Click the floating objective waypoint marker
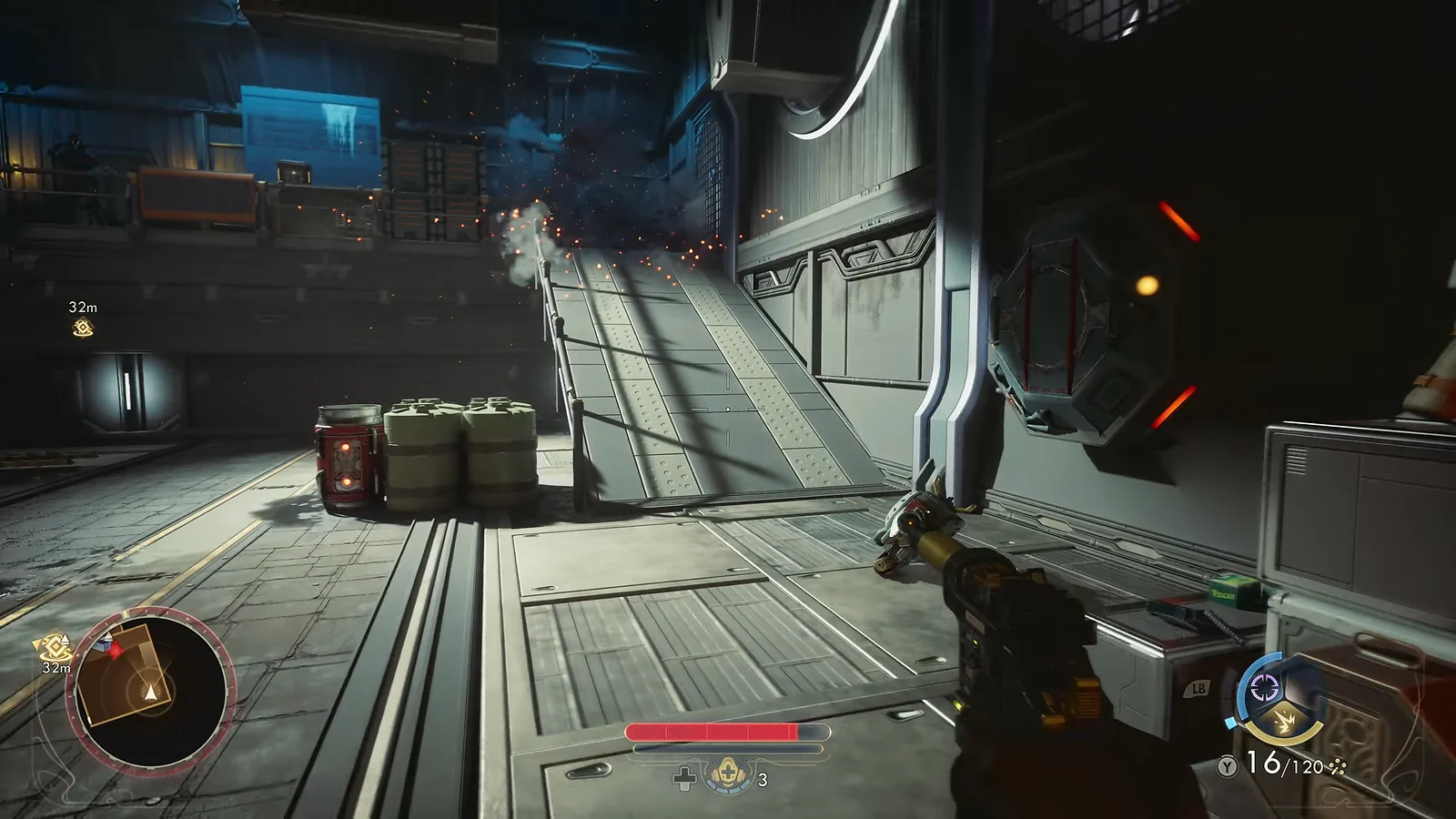 click(x=83, y=328)
